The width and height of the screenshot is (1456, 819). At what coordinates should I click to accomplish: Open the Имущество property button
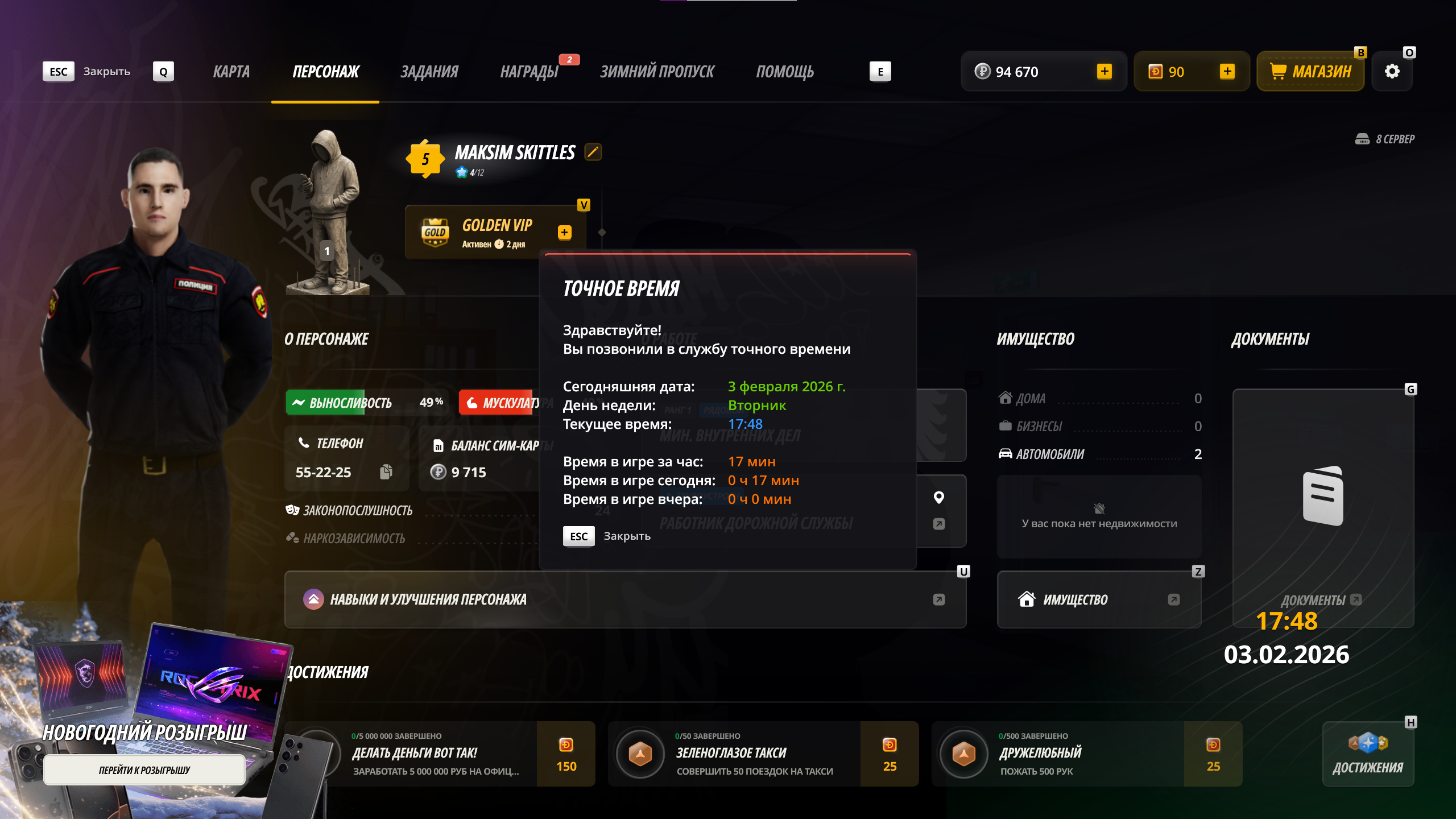(x=1099, y=599)
